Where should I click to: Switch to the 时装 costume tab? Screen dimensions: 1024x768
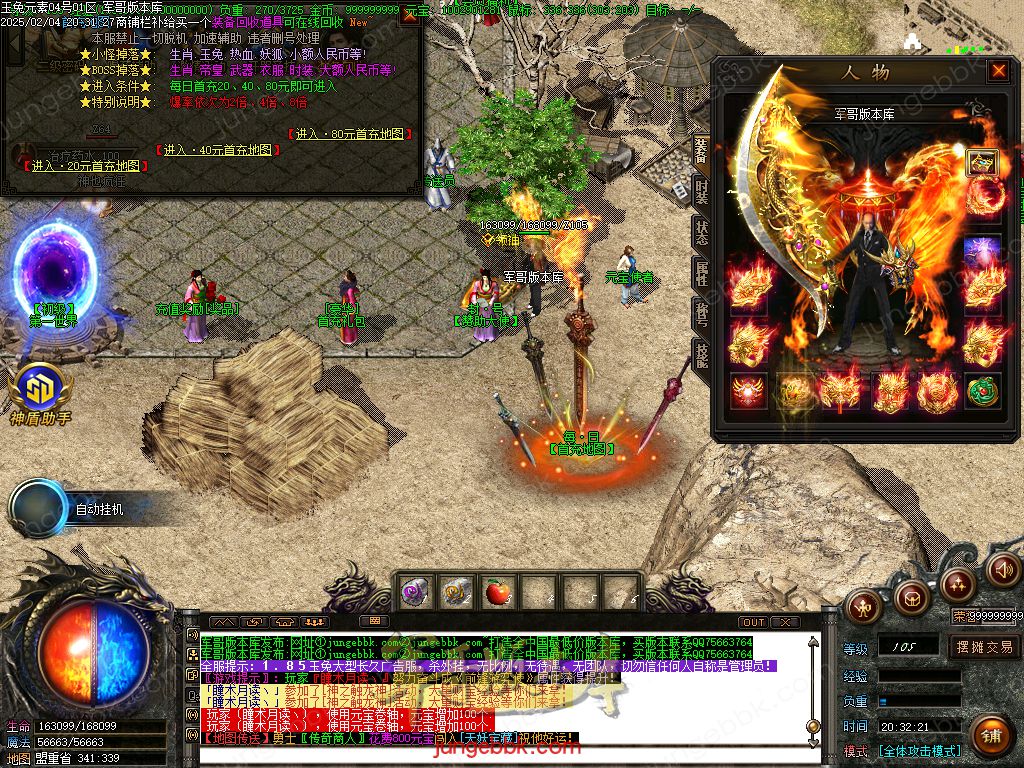tap(702, 188)
